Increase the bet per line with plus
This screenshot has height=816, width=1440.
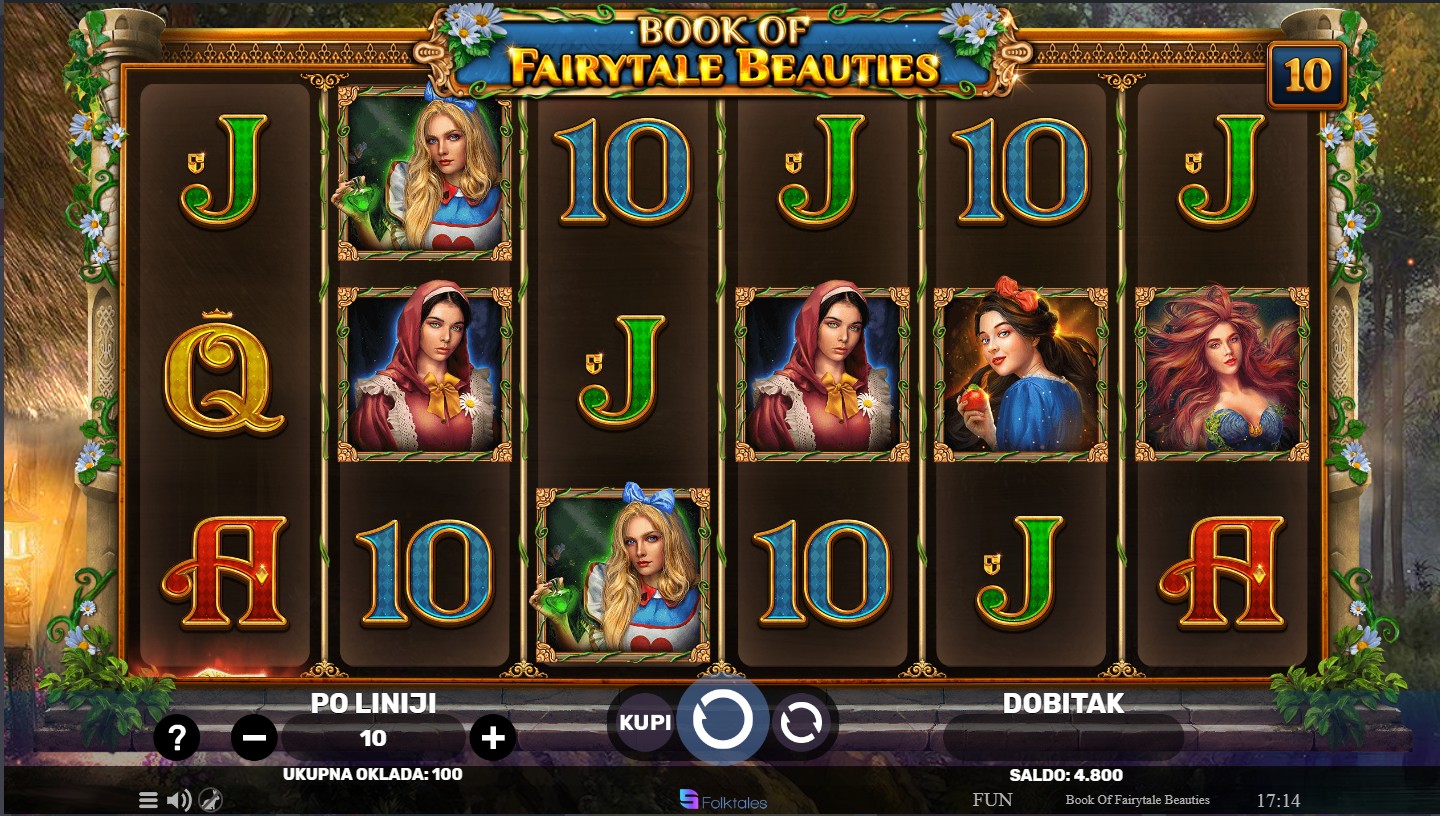coord(492,739)
